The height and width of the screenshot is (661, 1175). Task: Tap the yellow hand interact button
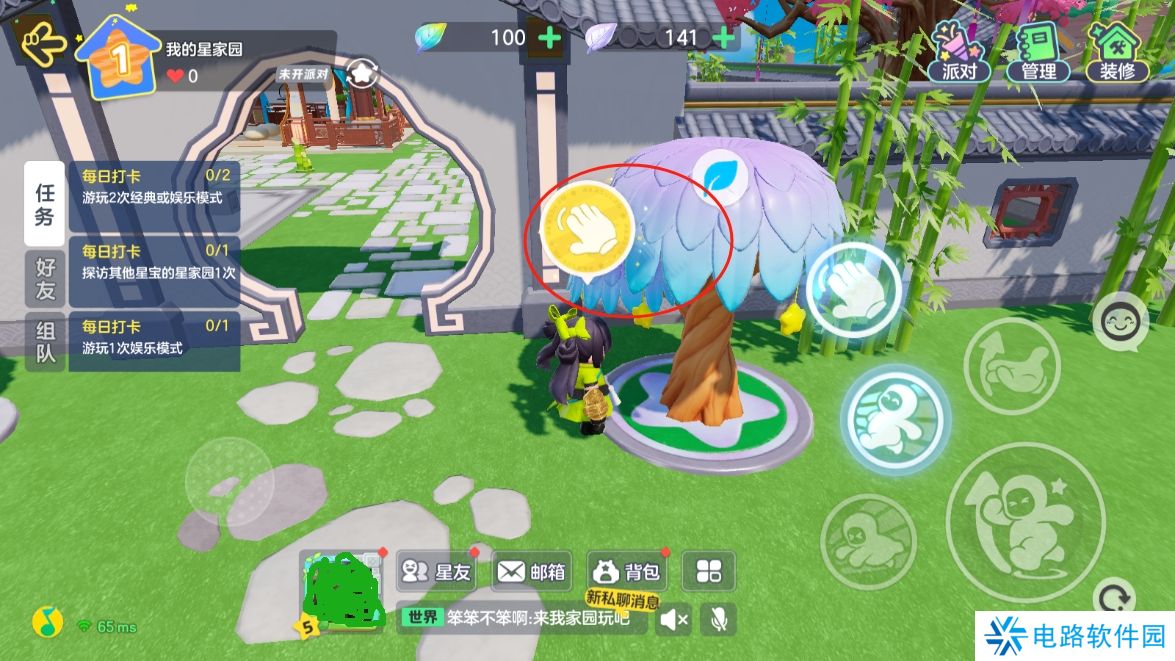tap(587, 229)
